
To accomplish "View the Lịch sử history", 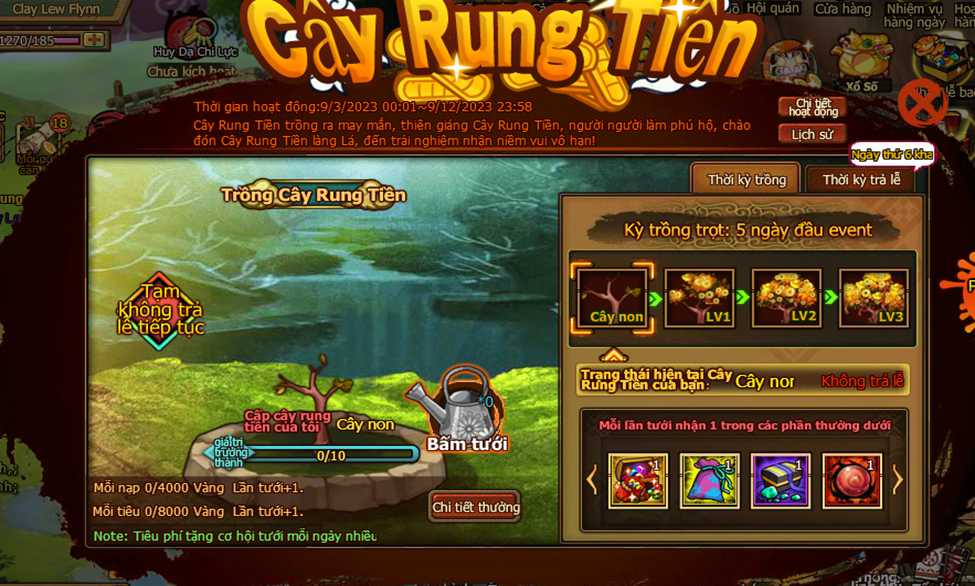I will [812, 134].
